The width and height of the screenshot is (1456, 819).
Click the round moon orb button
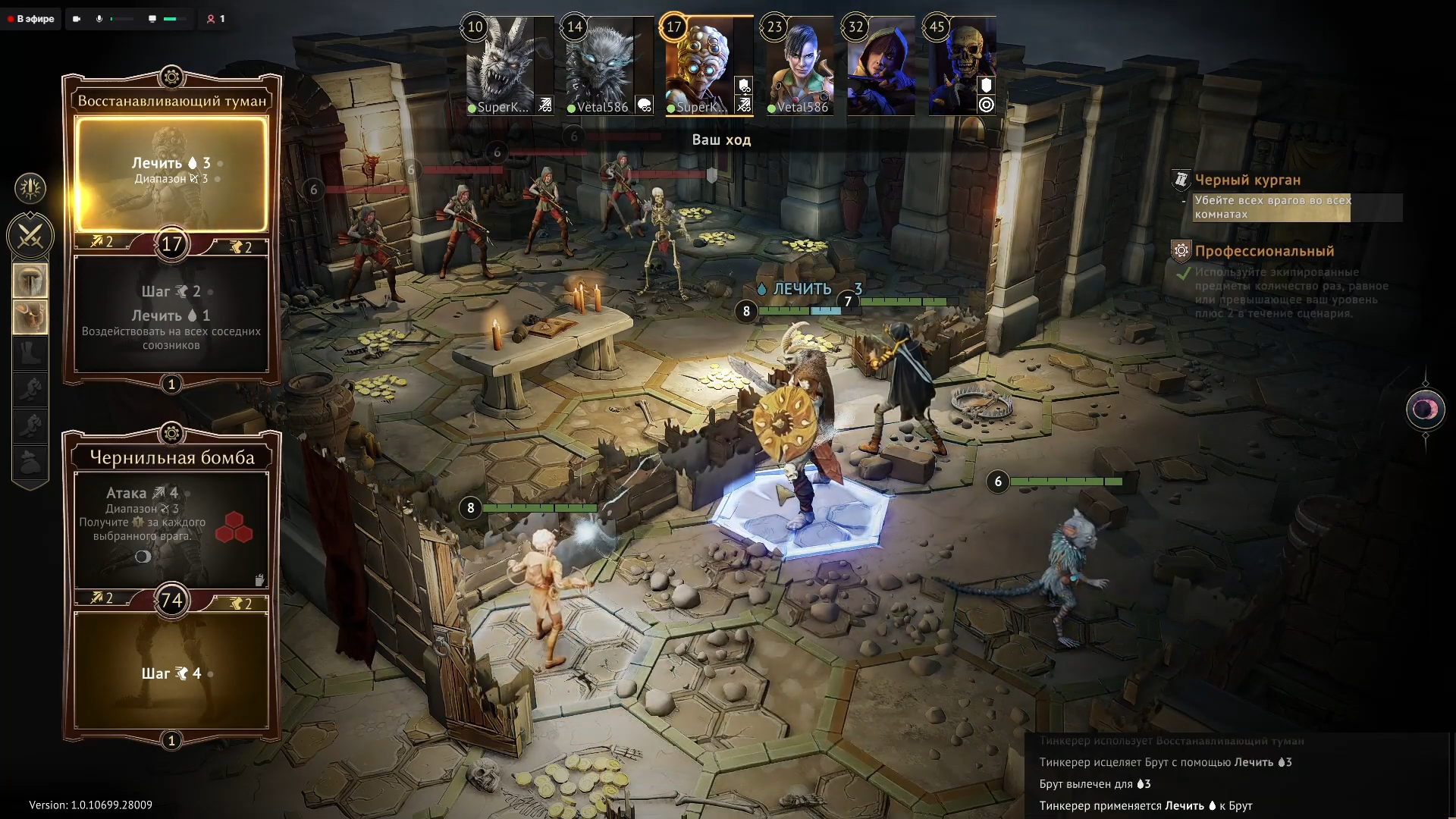(x=1425, y=409)
